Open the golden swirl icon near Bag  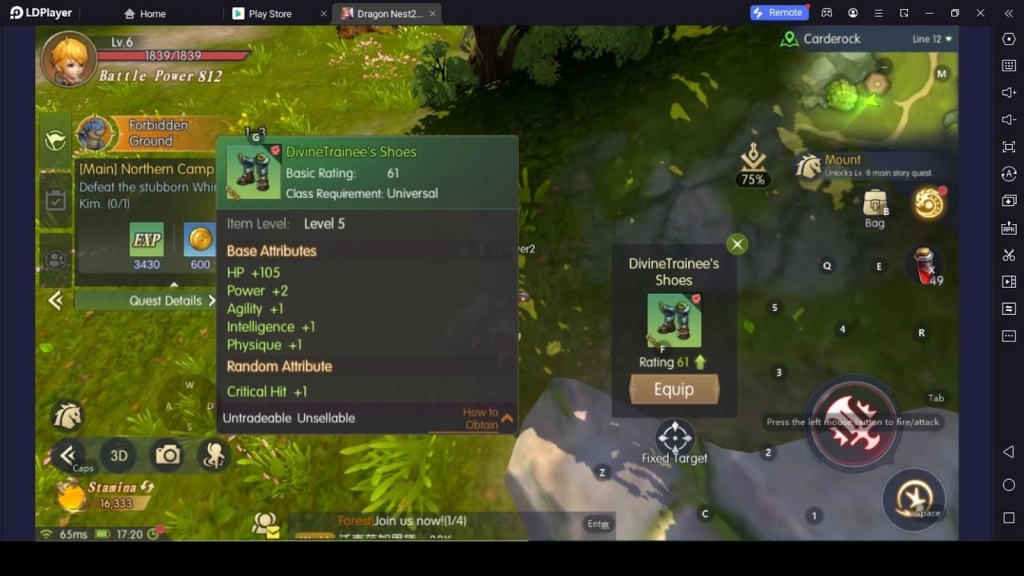tap(929, 203)
